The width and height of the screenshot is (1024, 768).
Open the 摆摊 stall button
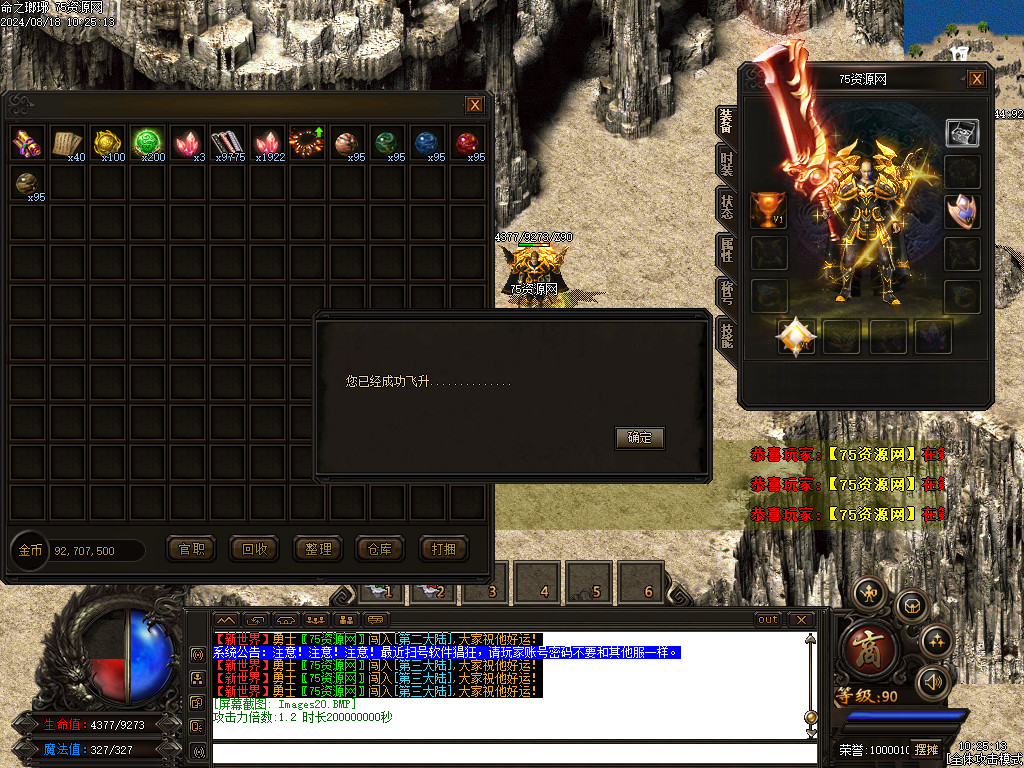926,749
